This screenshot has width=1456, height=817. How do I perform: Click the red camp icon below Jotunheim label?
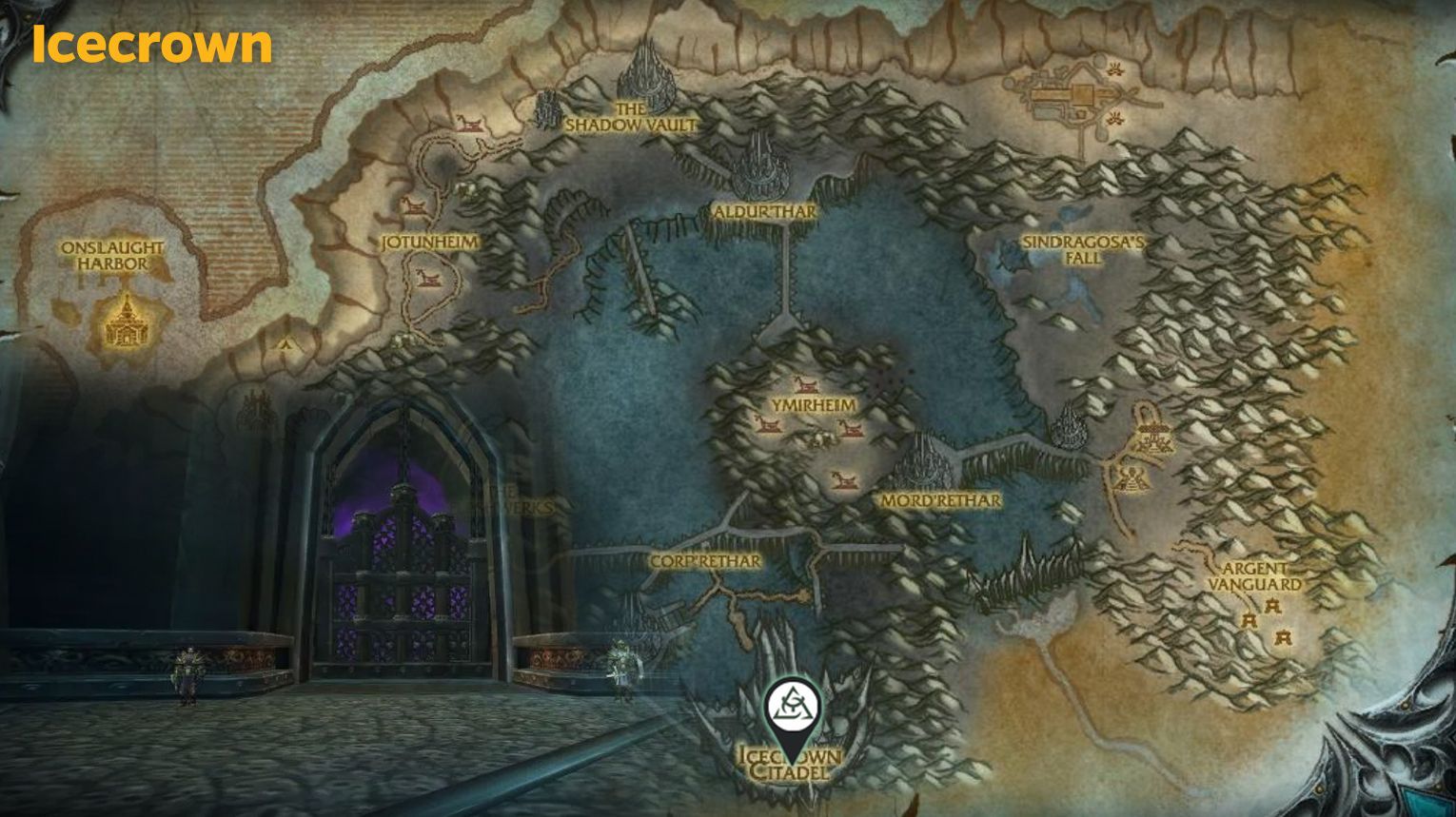[426, 280]
